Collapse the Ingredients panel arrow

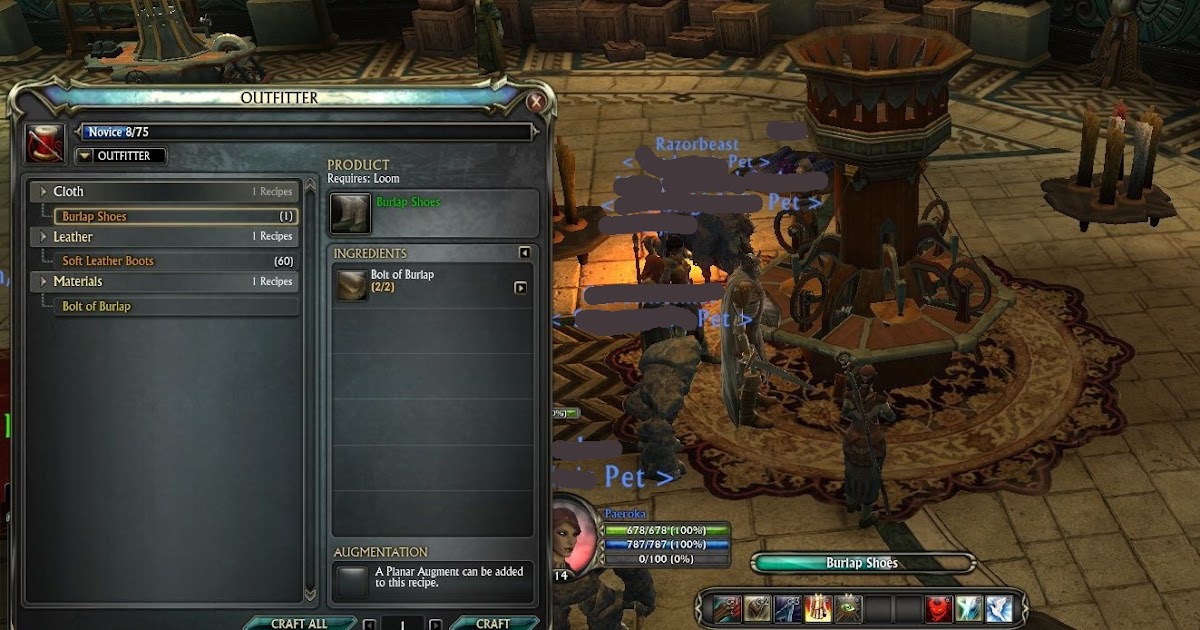[x=524, y=253]
